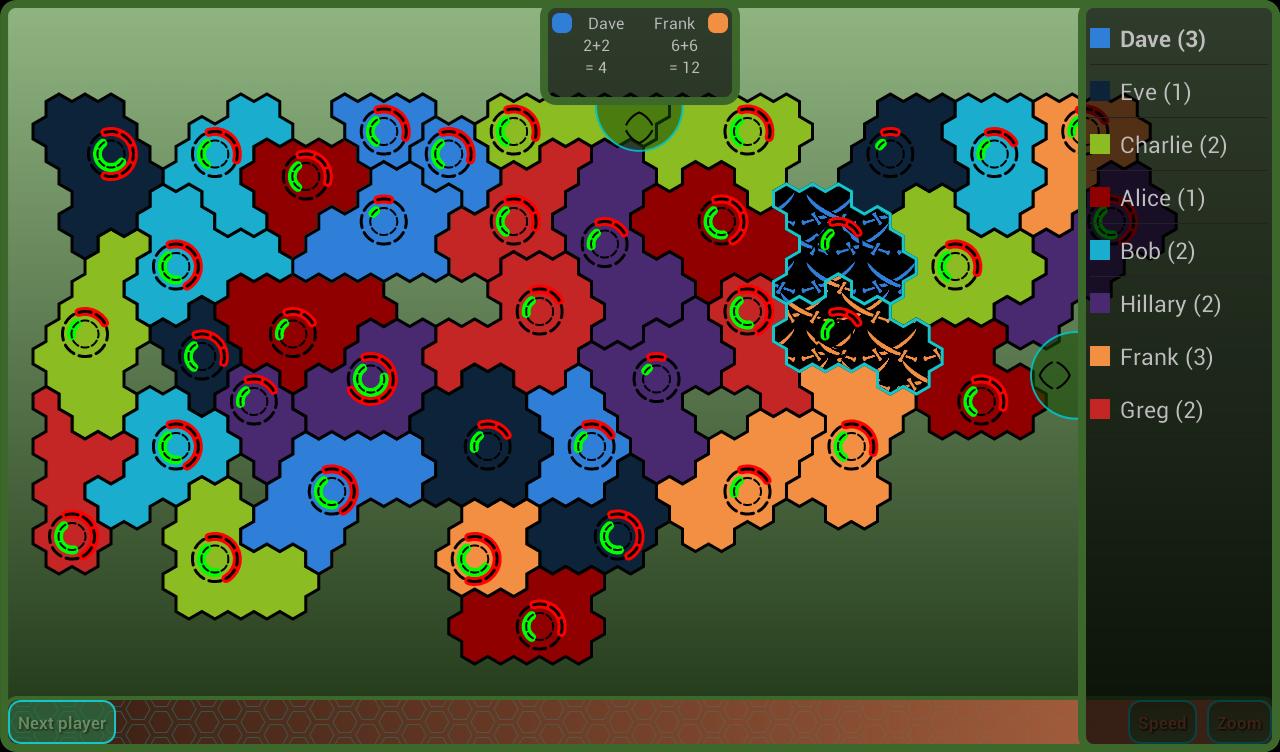The width and height of the screenshot is (1280, 752).
Task: Open the Speed control
Action: [x=1162, y=722]
